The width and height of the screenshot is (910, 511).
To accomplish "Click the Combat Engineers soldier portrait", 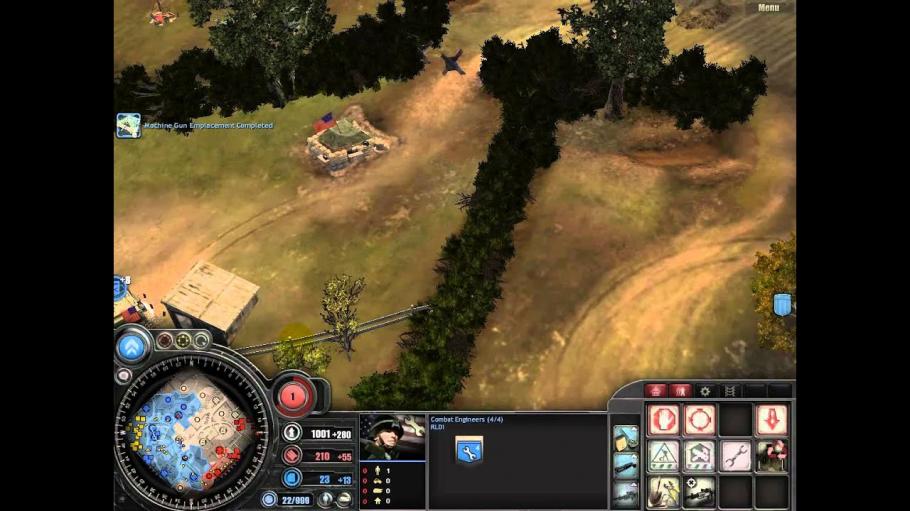I will (392, 437).
